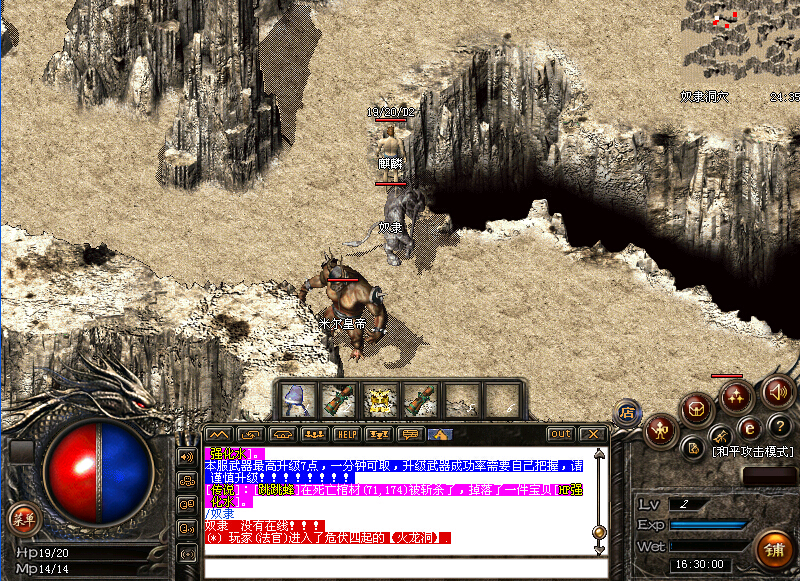
Task: Click the question mark help icon
Action: click(780, 426)
